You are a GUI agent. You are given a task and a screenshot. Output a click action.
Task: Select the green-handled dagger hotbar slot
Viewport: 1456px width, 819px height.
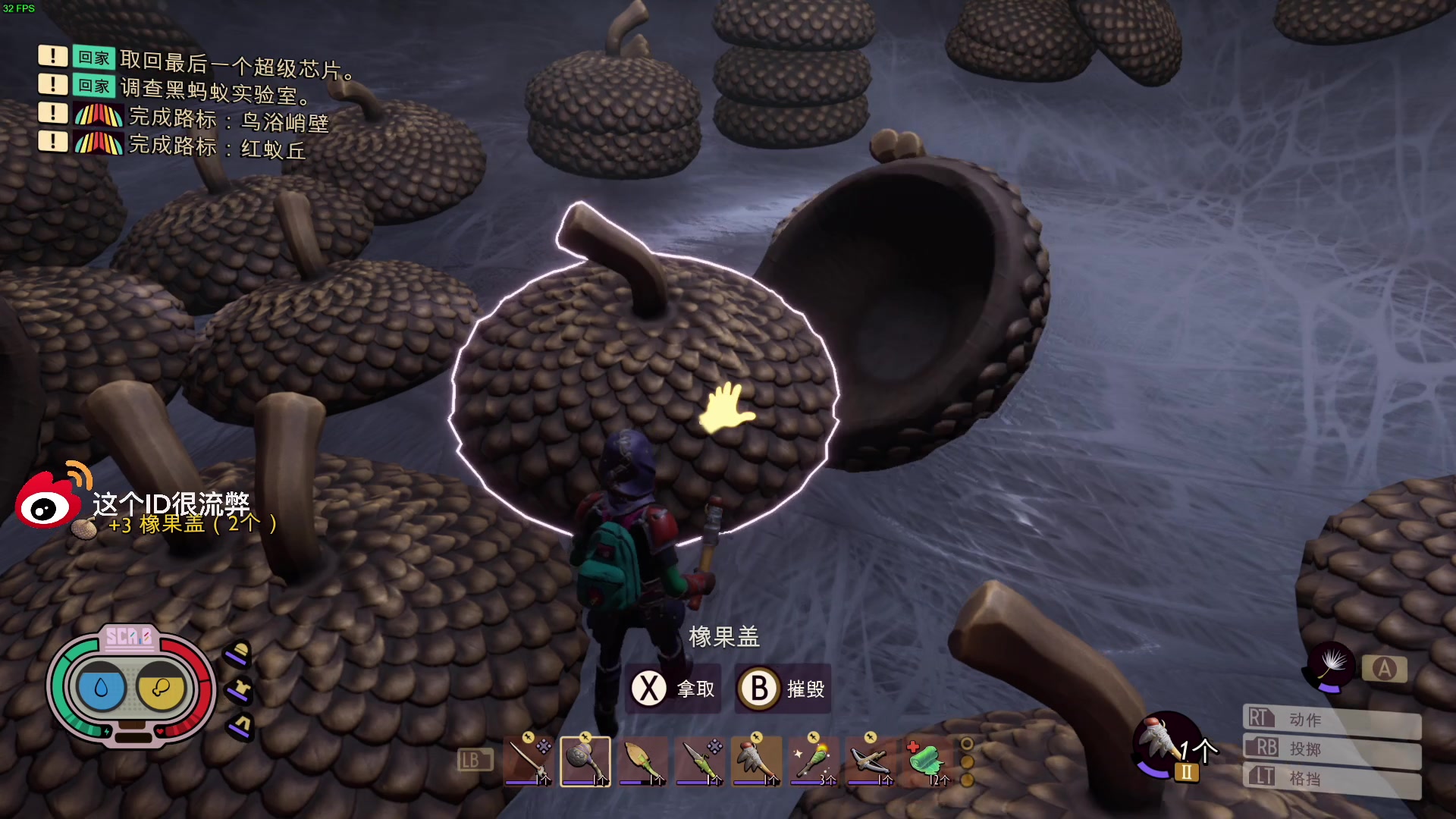[x=699, y=761]
